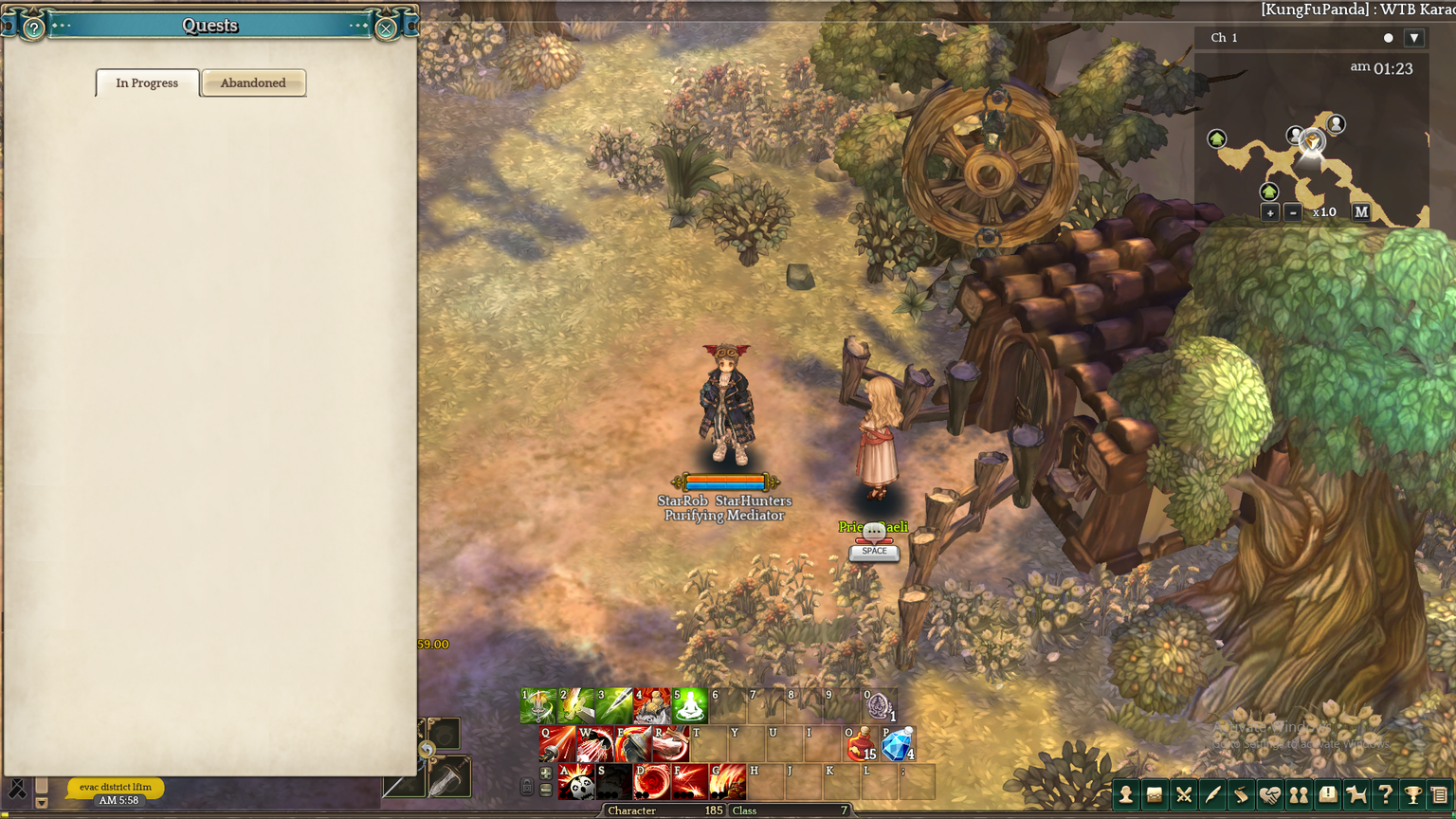
Task: Zoom in the minimap with plus
Action: tap(1270, 212)
